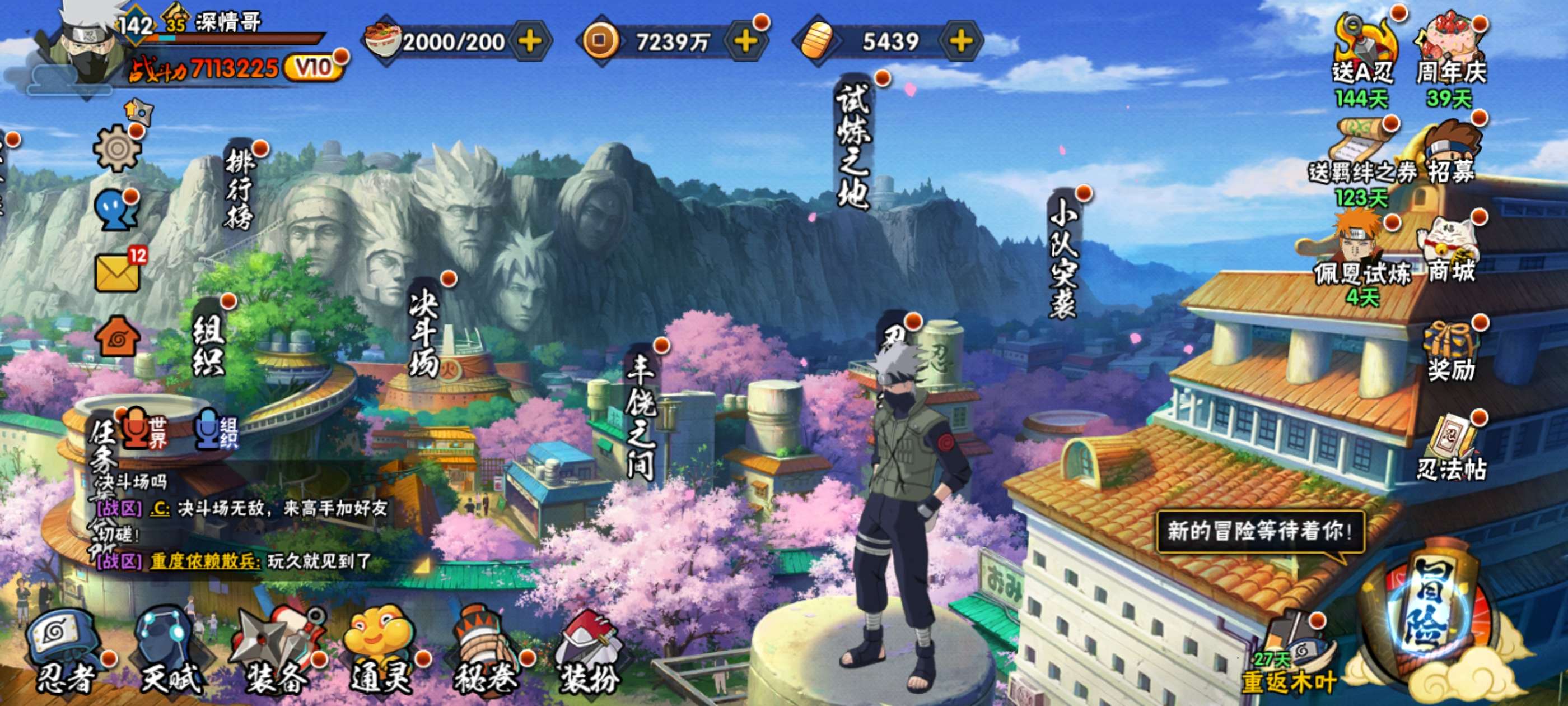
Task: Open the settings gear icon
Action: click(x=117, y=148)
